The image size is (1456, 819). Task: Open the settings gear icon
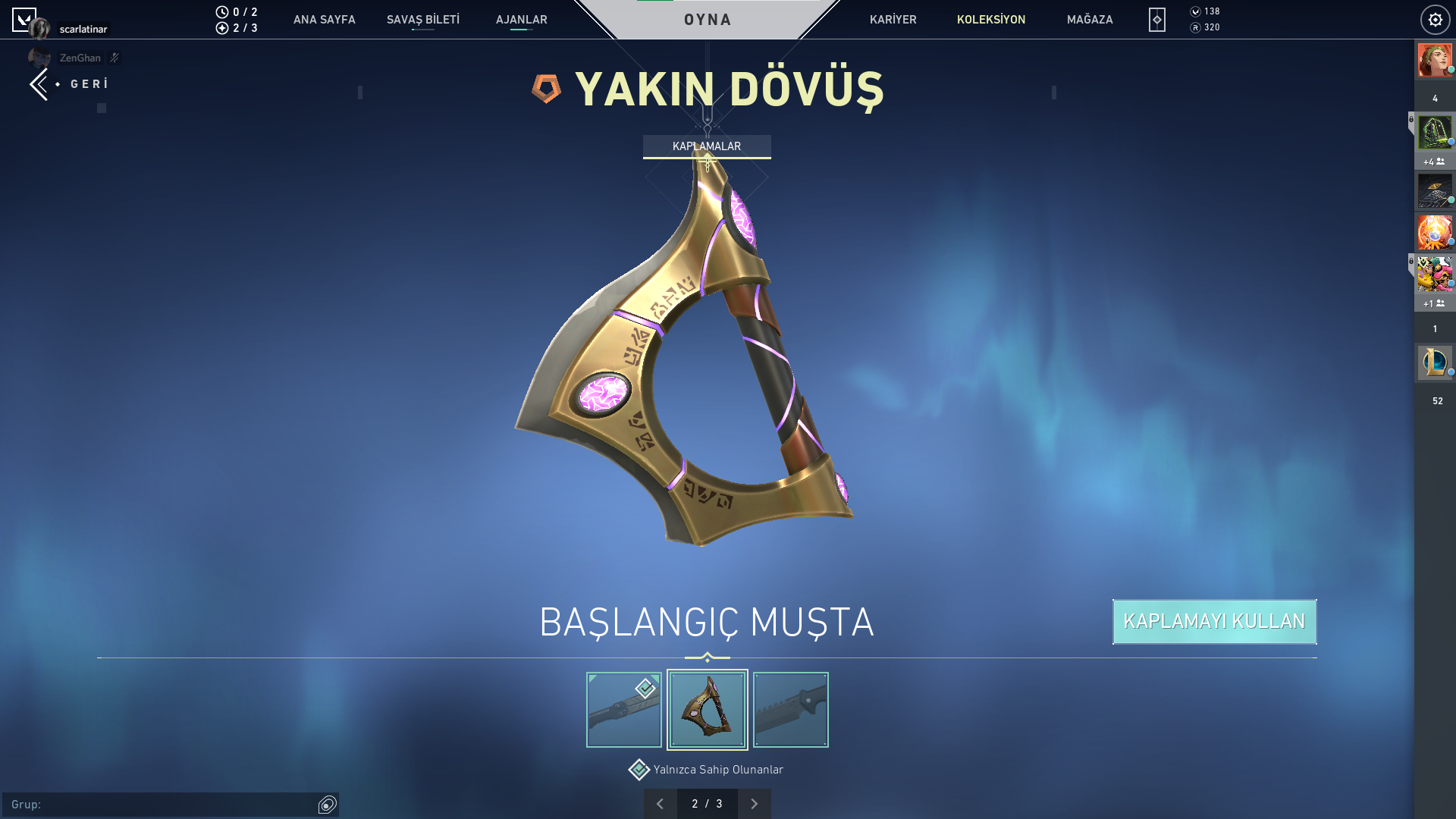1435,20
